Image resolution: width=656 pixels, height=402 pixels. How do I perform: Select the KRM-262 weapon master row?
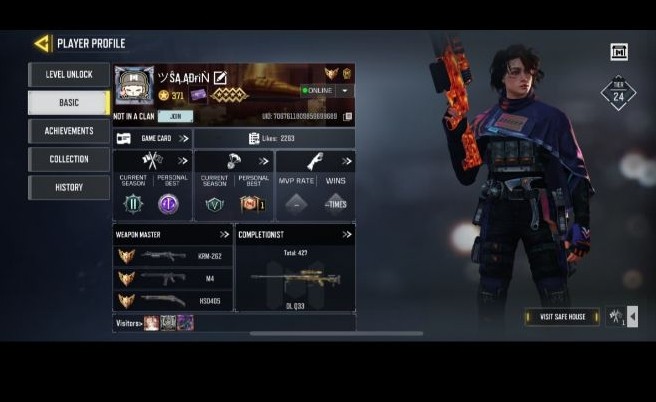tap(172, 256)
